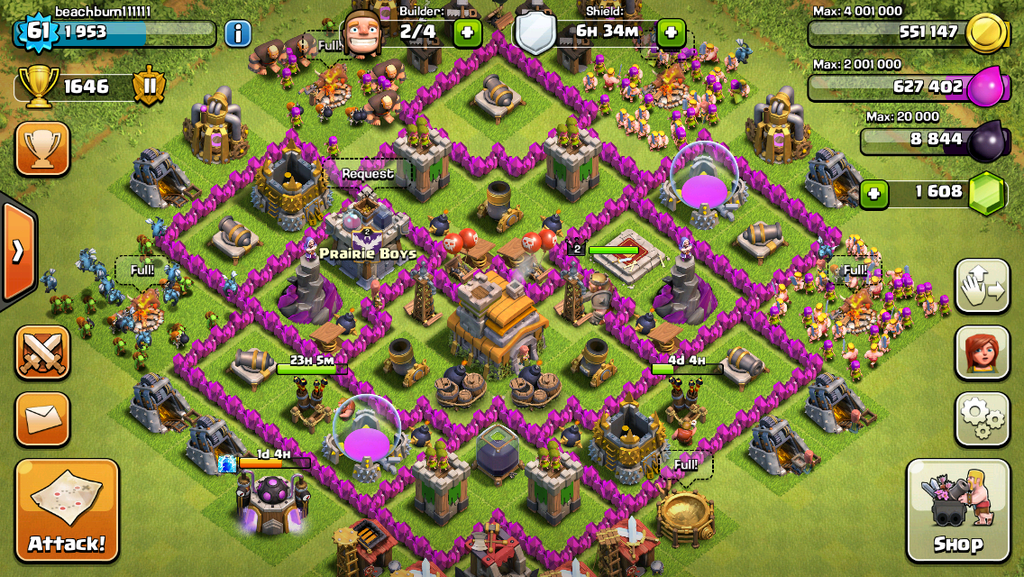Toggle the edit layout hand button
The image size is (1024, 577).
click(x=982, y=286)
